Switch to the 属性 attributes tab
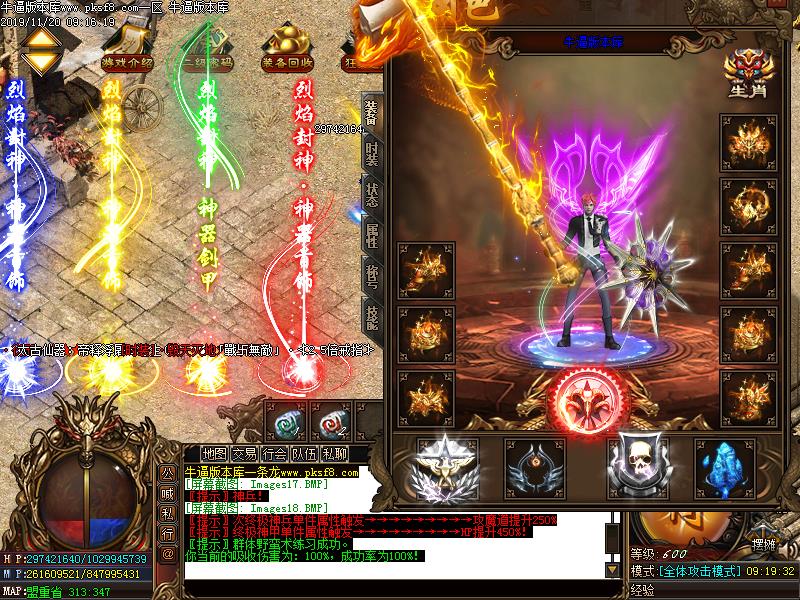Image resolution: width=800 pixels, height=600 pixels. [371, 235]
